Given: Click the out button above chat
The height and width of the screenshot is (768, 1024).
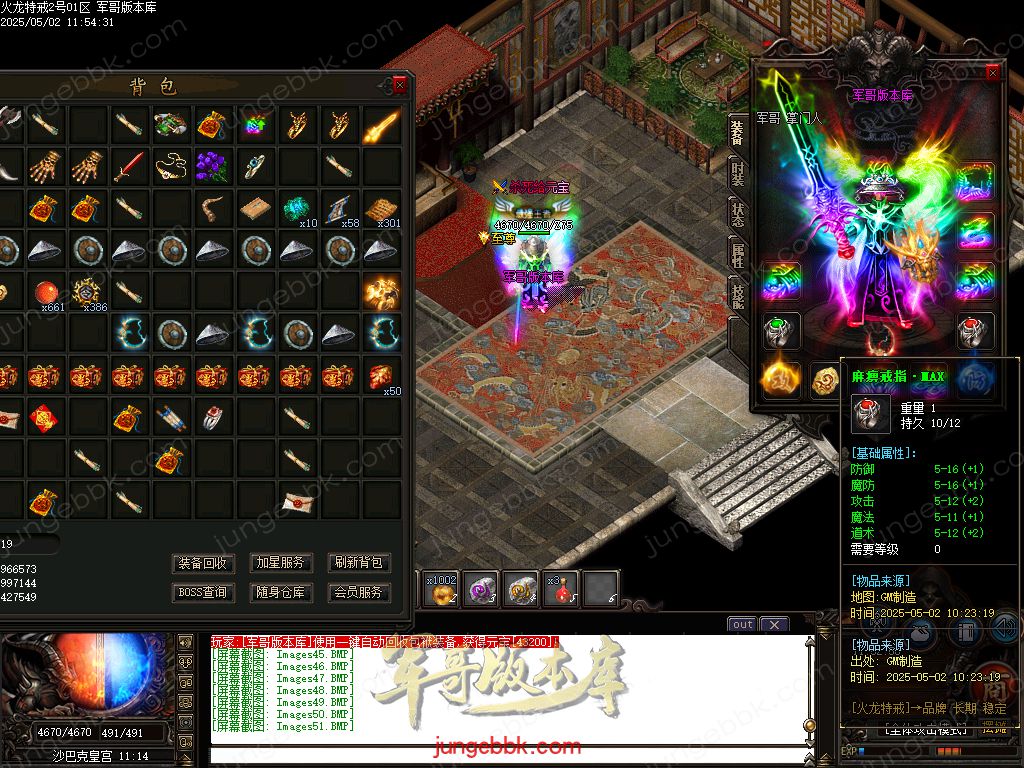Looking at the screenshot, I should [742, 624].
